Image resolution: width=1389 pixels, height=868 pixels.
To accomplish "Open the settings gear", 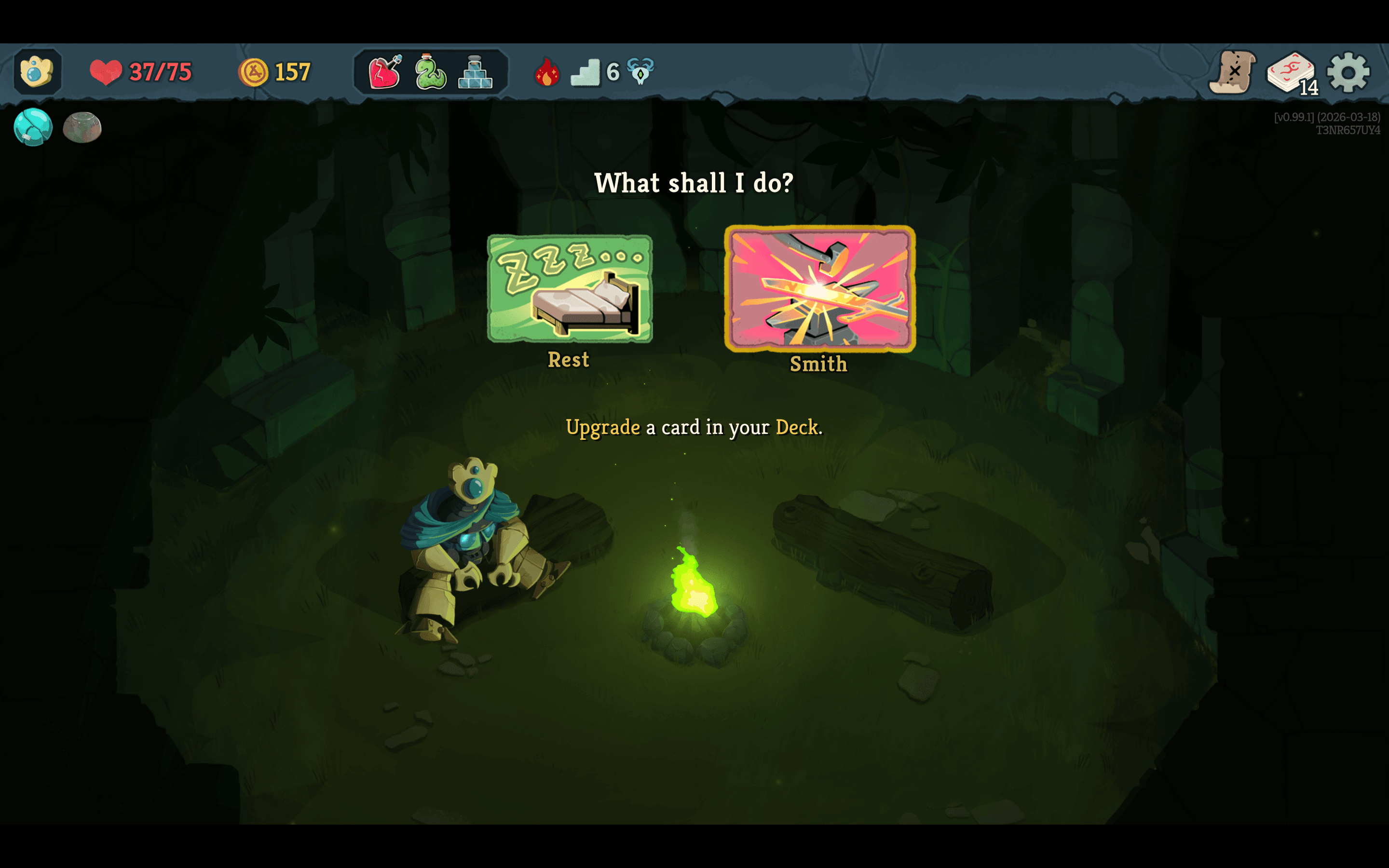I will tap(1349, 72).
